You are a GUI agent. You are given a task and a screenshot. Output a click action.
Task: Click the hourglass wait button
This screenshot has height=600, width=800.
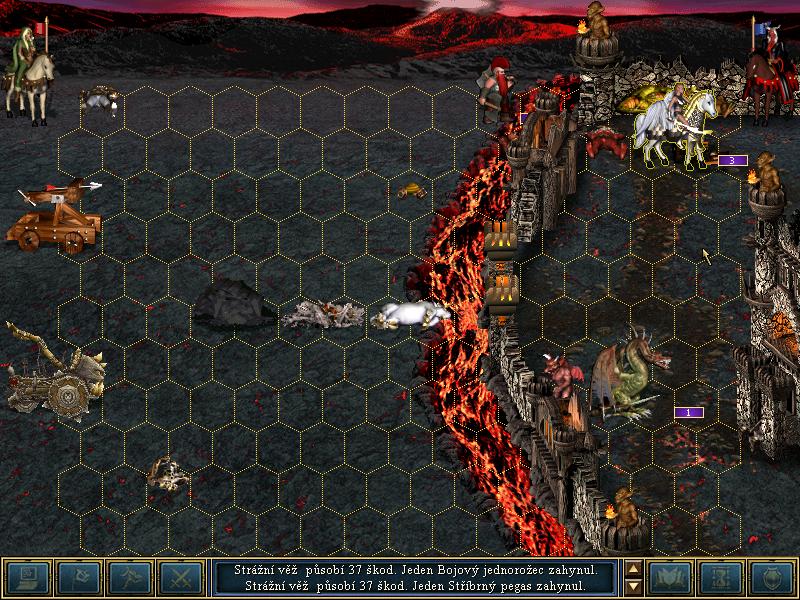(723, 577)
